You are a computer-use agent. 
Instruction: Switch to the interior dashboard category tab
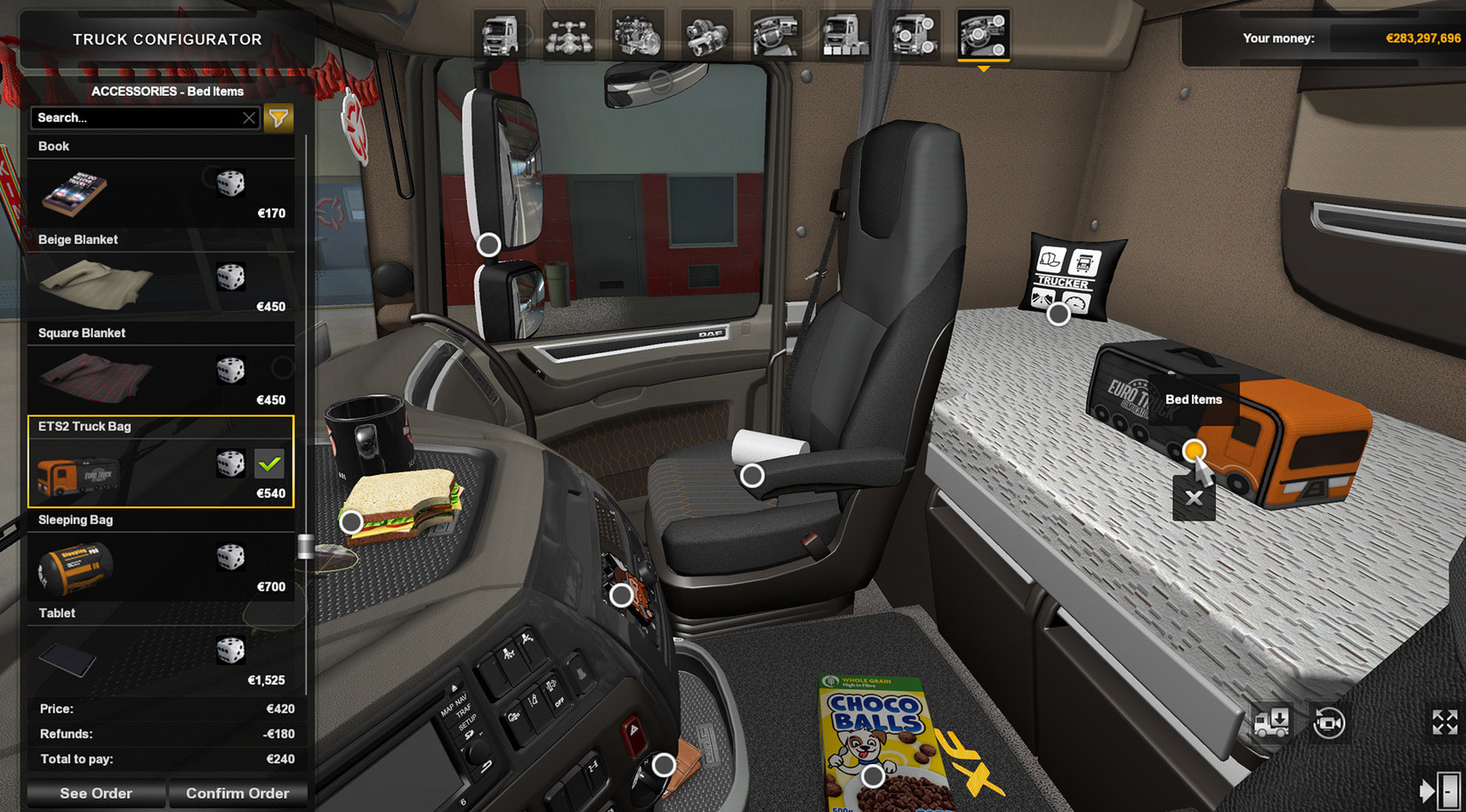(x=776, y=36)
